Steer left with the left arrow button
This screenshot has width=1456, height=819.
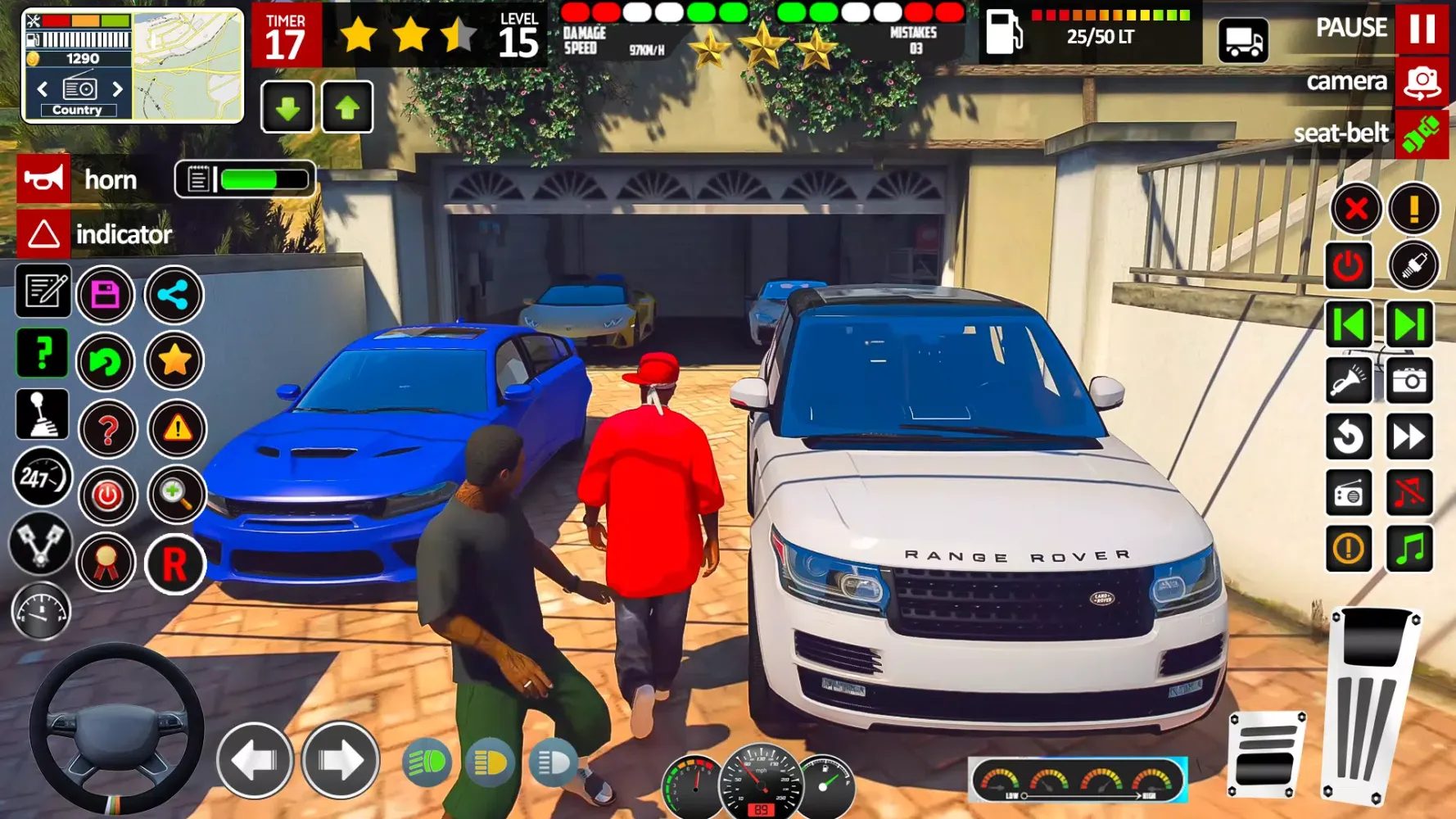[x=255, y=761]
